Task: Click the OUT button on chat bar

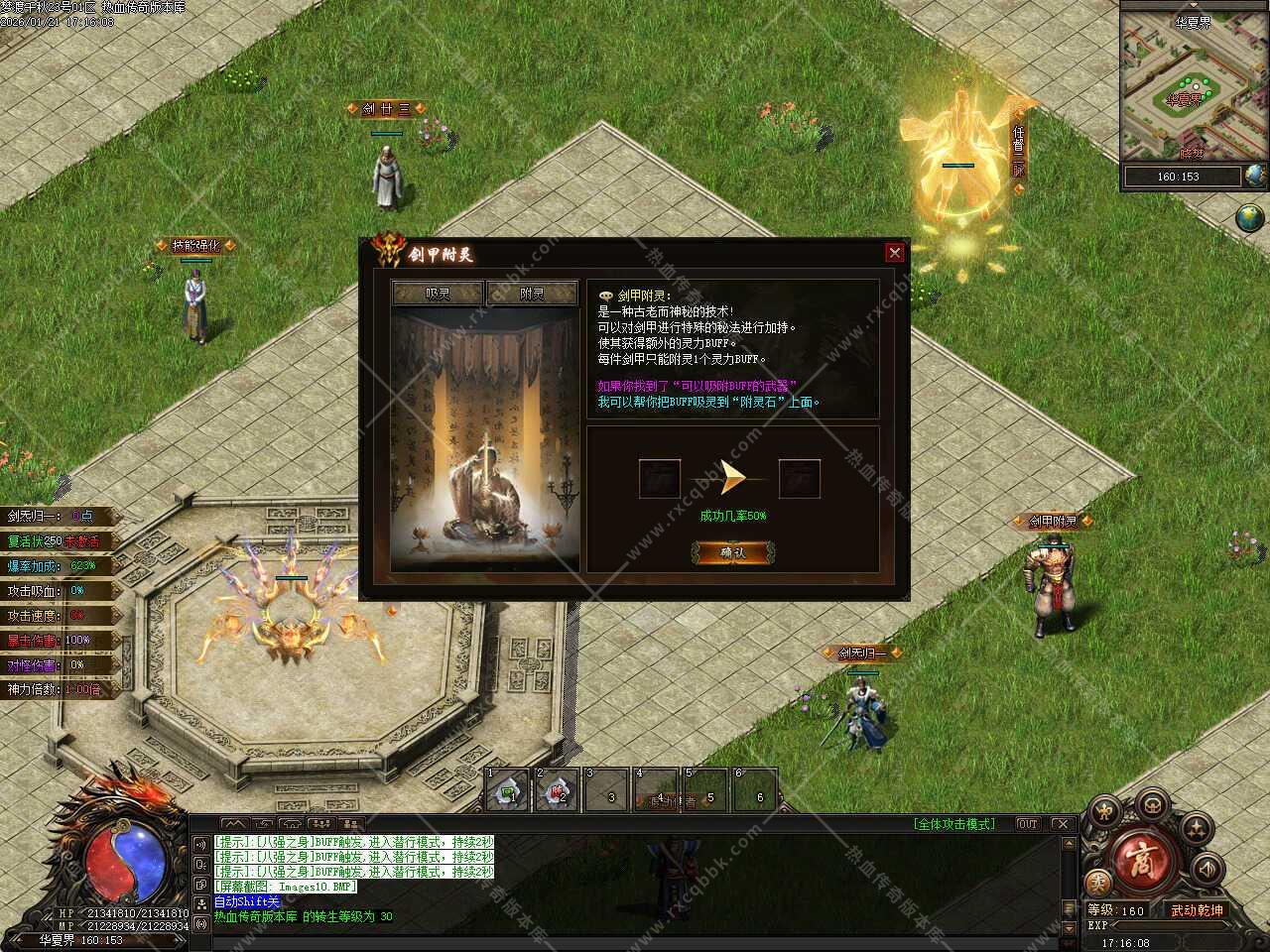Action: point(1028,824)
